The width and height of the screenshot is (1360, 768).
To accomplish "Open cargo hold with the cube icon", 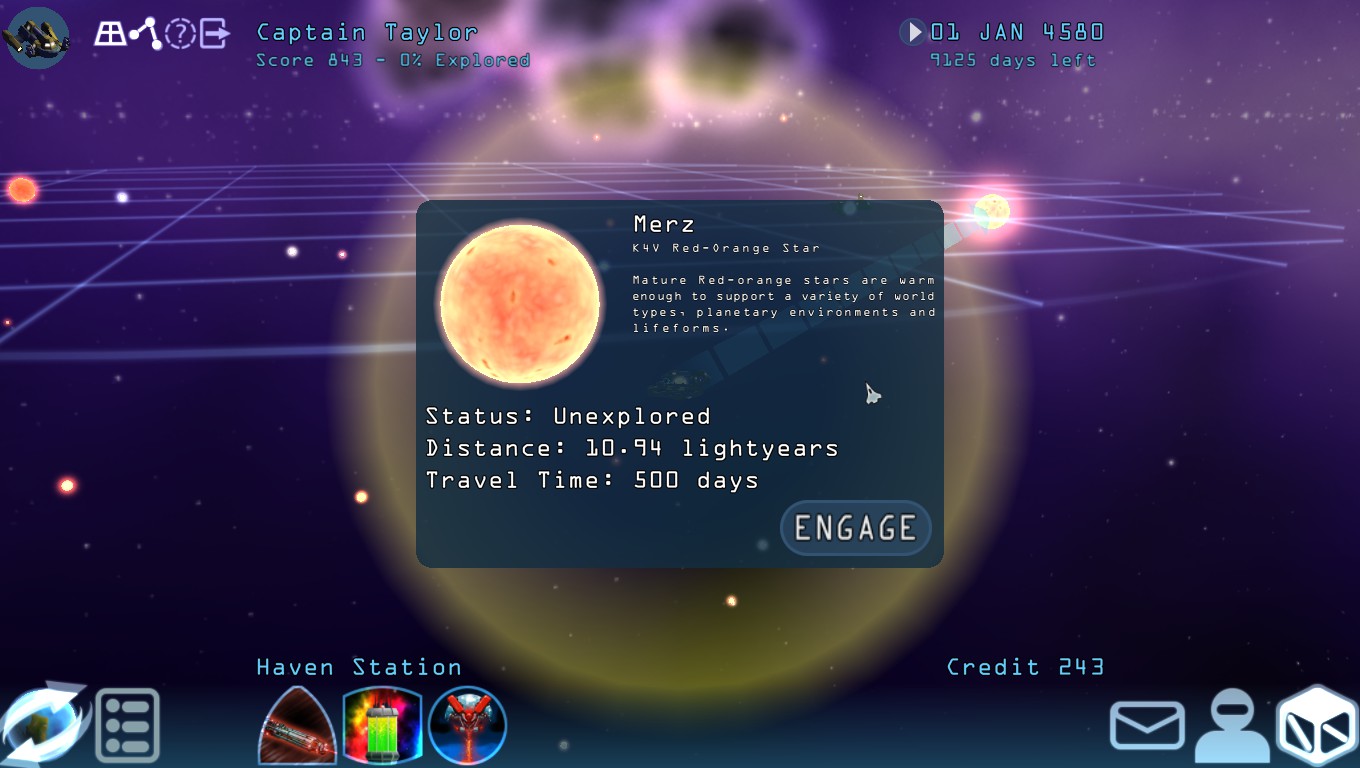I will 1315,724.
